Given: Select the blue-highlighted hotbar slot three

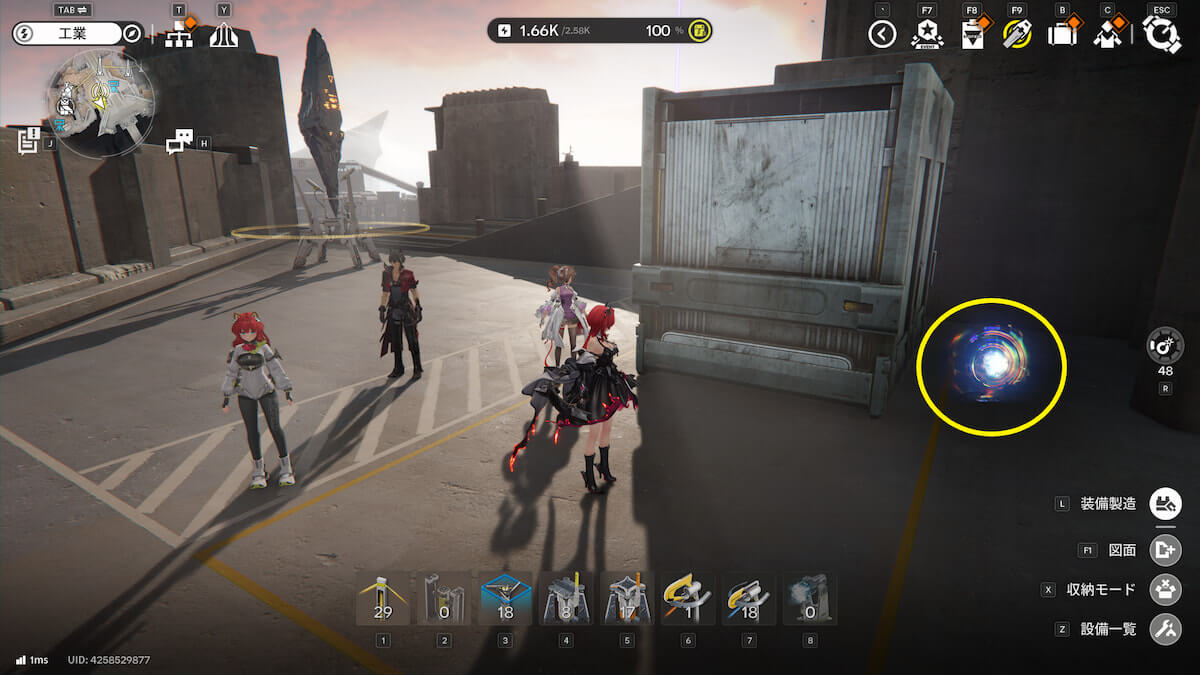Looking at the screenshot, I should [505, 599].
